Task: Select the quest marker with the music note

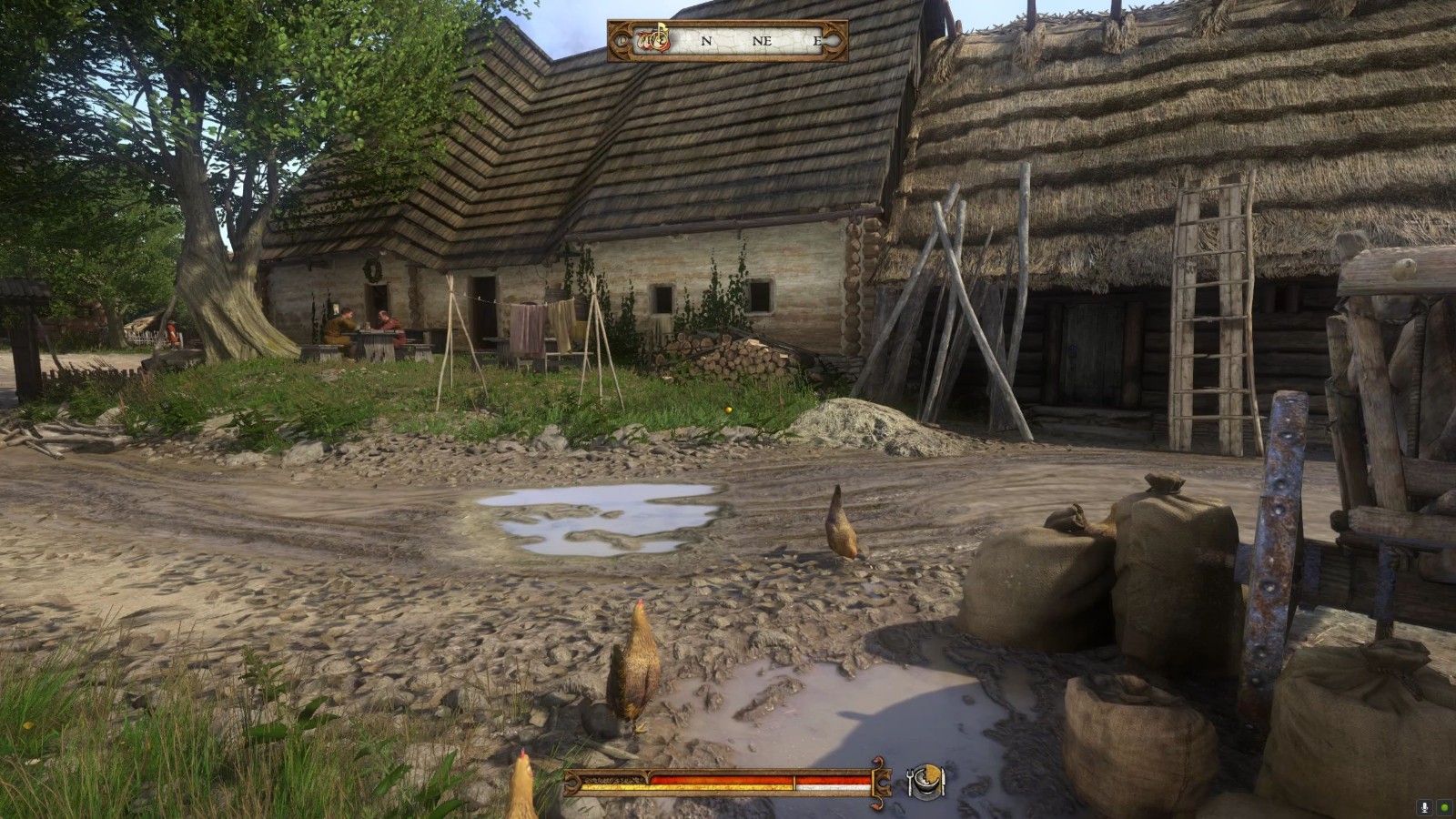Action: [x=653, y=39]
